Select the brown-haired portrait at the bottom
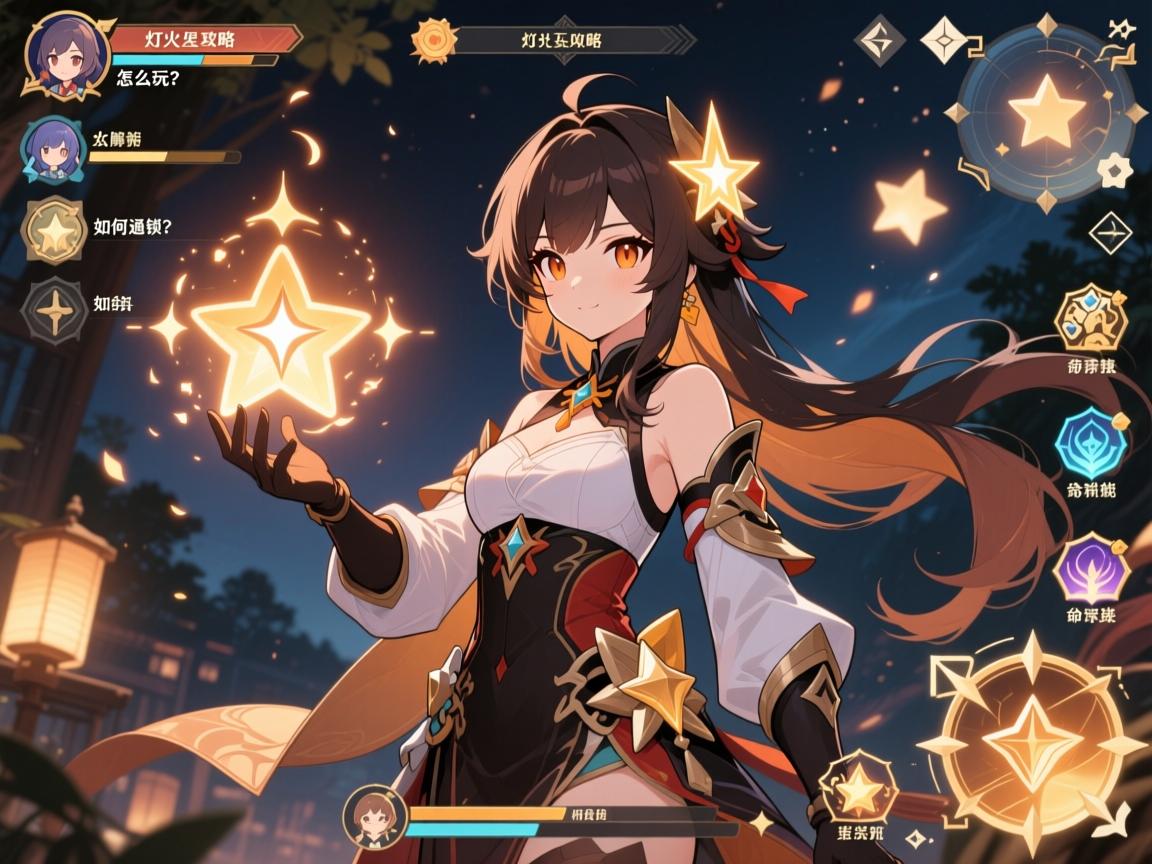This screenshot has width=1152, height=864. pos(372,817)
